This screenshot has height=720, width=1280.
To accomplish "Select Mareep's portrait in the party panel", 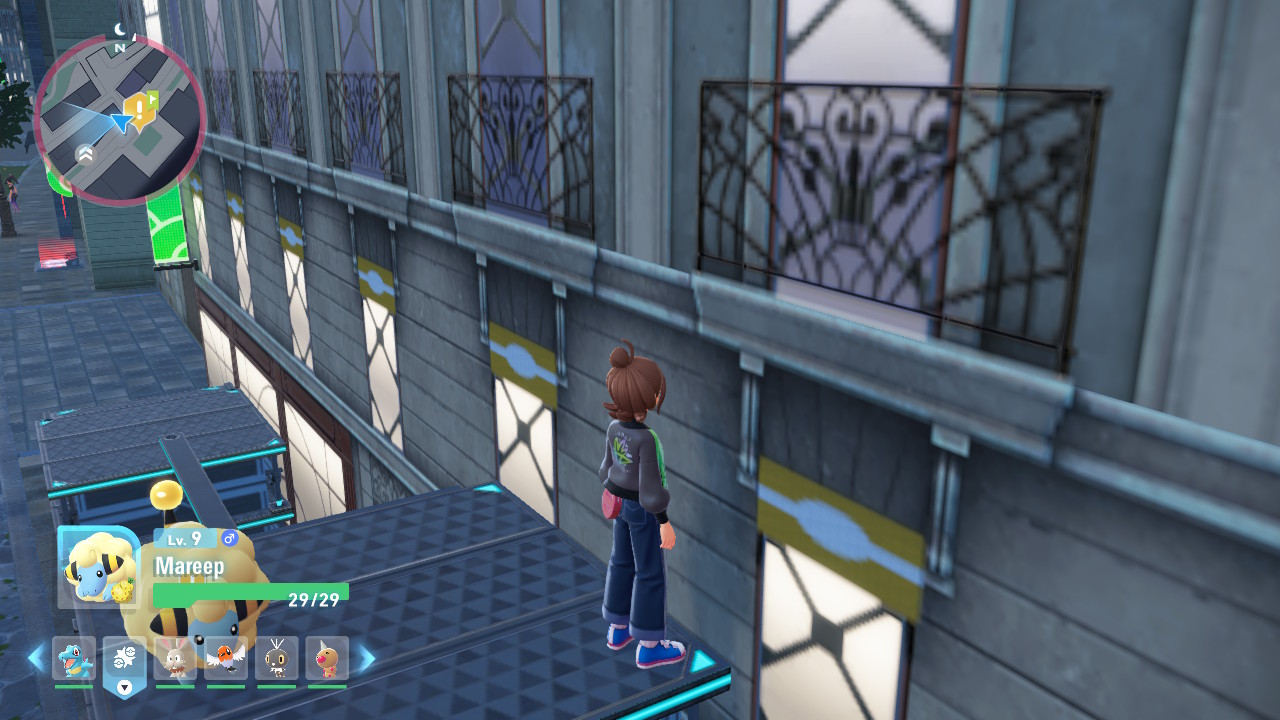I will pos(98,568).
